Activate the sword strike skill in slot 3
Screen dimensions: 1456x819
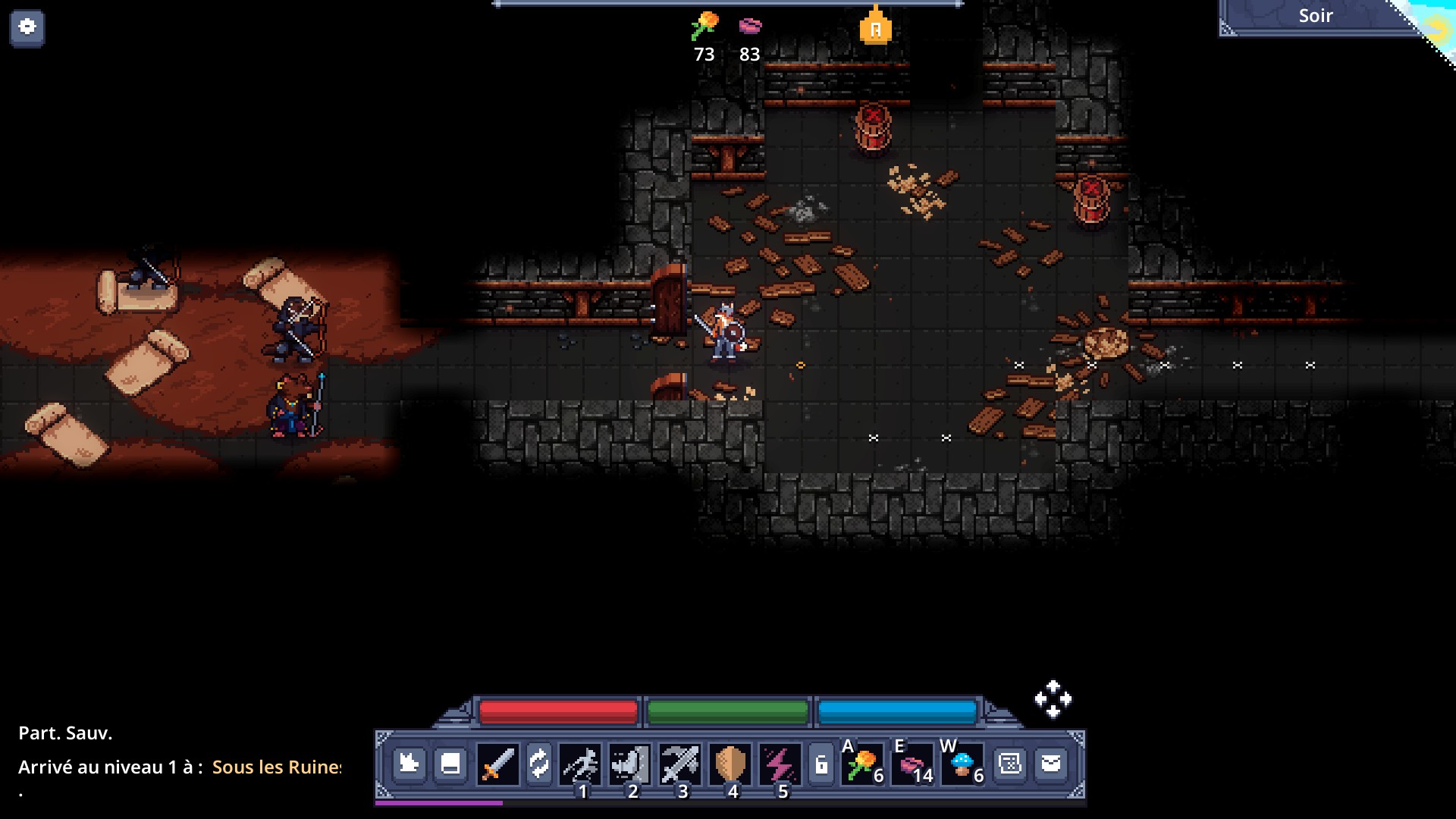679,764
